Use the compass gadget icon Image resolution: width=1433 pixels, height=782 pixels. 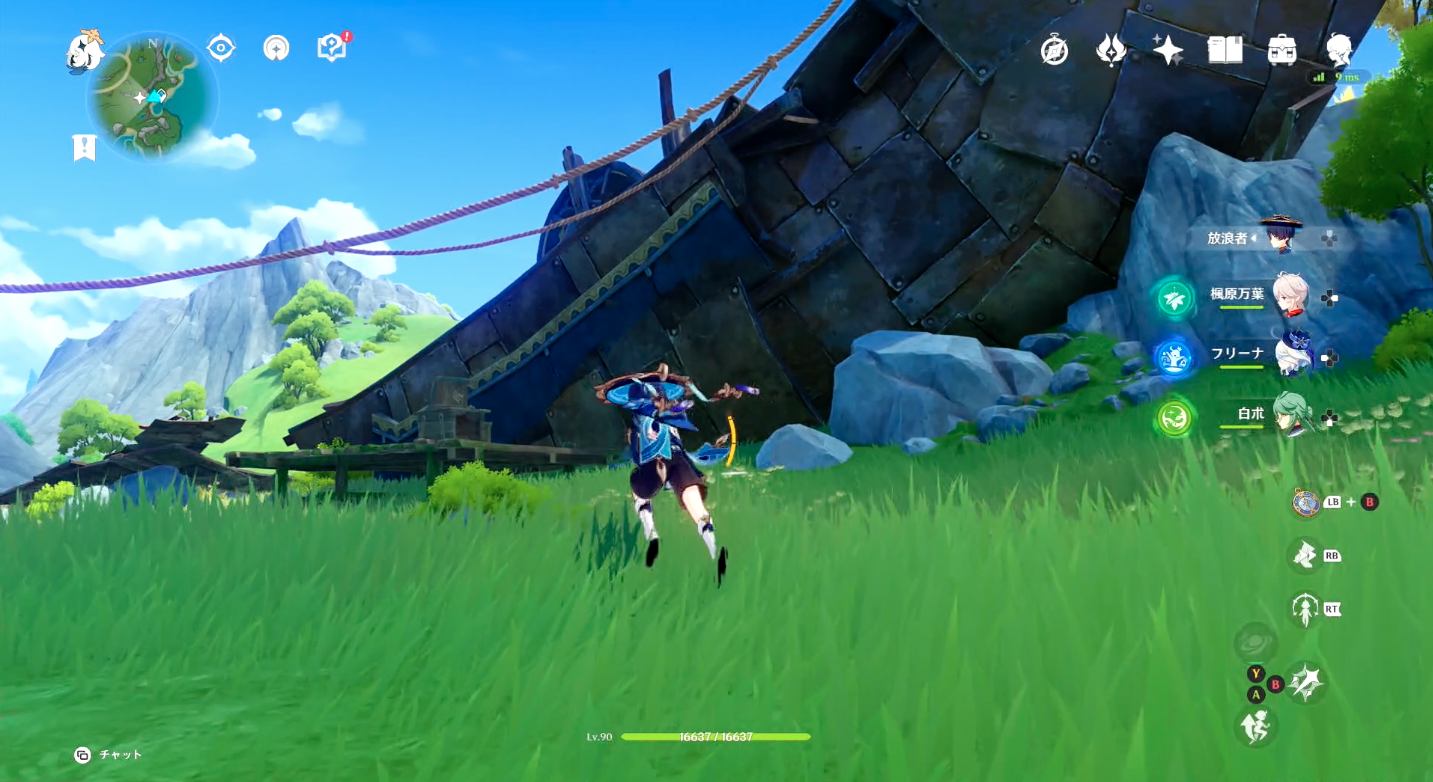click(1306, 502)
